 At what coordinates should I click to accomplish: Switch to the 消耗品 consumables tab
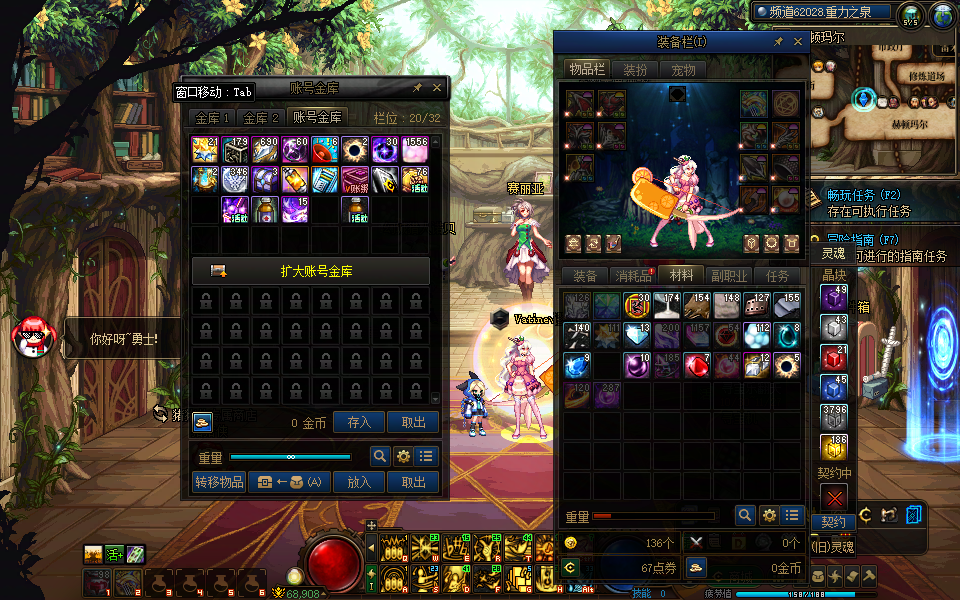[x=633, y=276]
